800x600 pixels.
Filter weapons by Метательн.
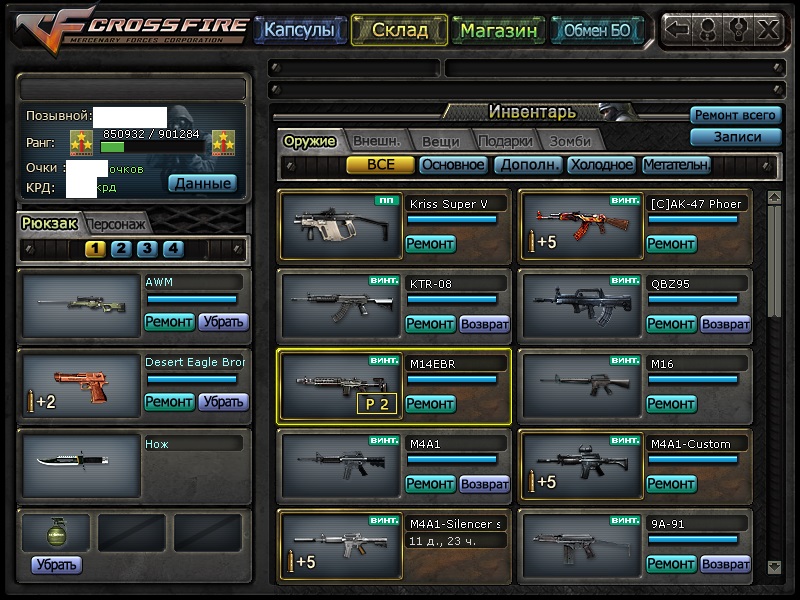click(x=676, y=165)
